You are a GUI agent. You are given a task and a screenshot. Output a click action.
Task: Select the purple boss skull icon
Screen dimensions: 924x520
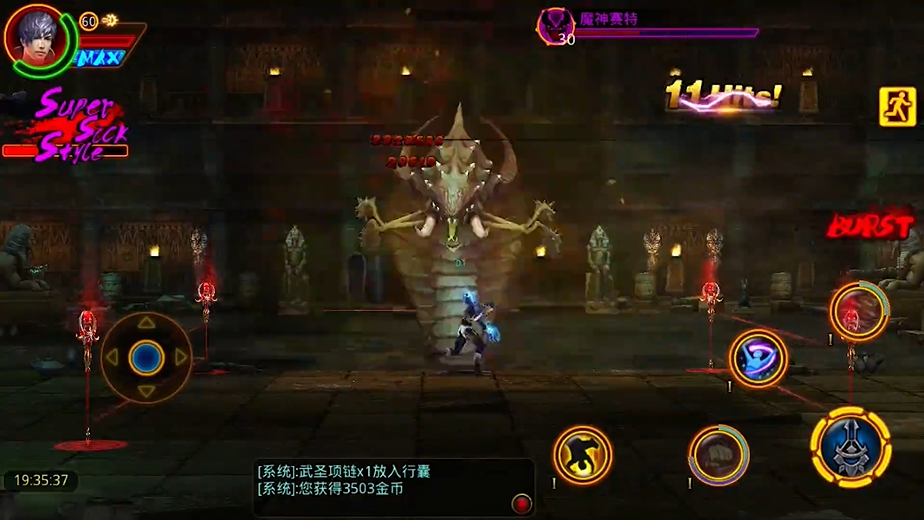[555, 26]
